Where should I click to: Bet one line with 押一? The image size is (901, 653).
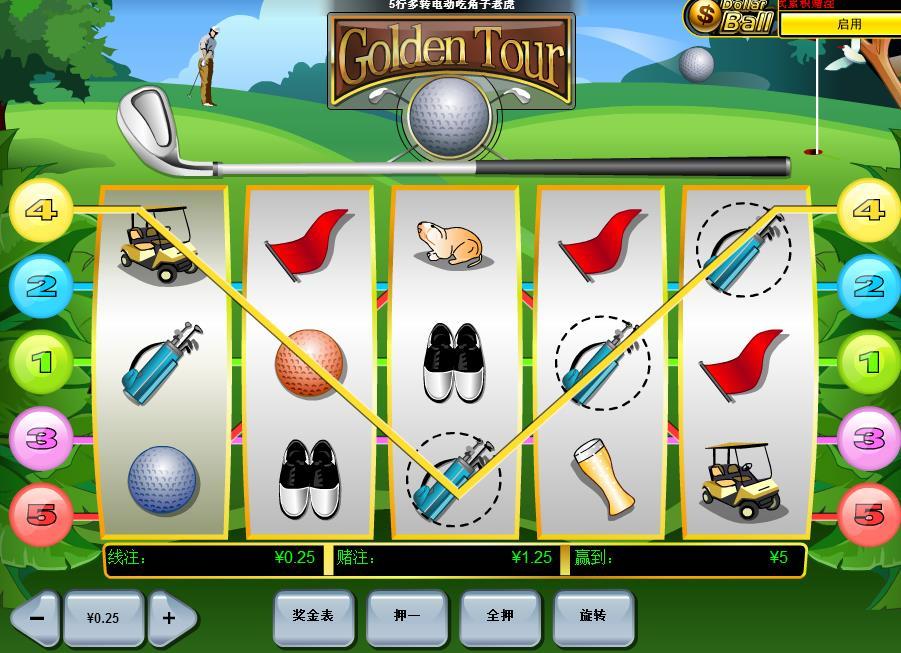407,616
